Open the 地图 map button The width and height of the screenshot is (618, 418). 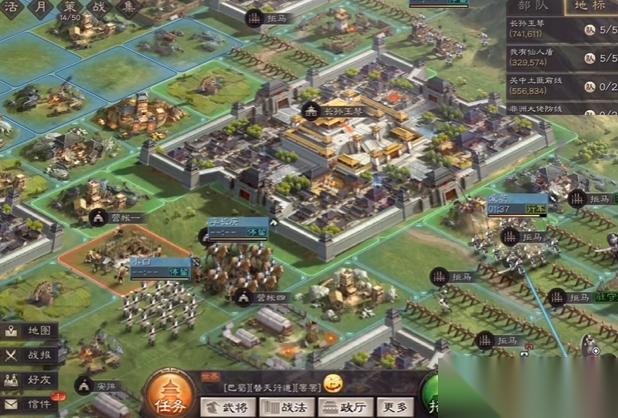tap(29, 330)
